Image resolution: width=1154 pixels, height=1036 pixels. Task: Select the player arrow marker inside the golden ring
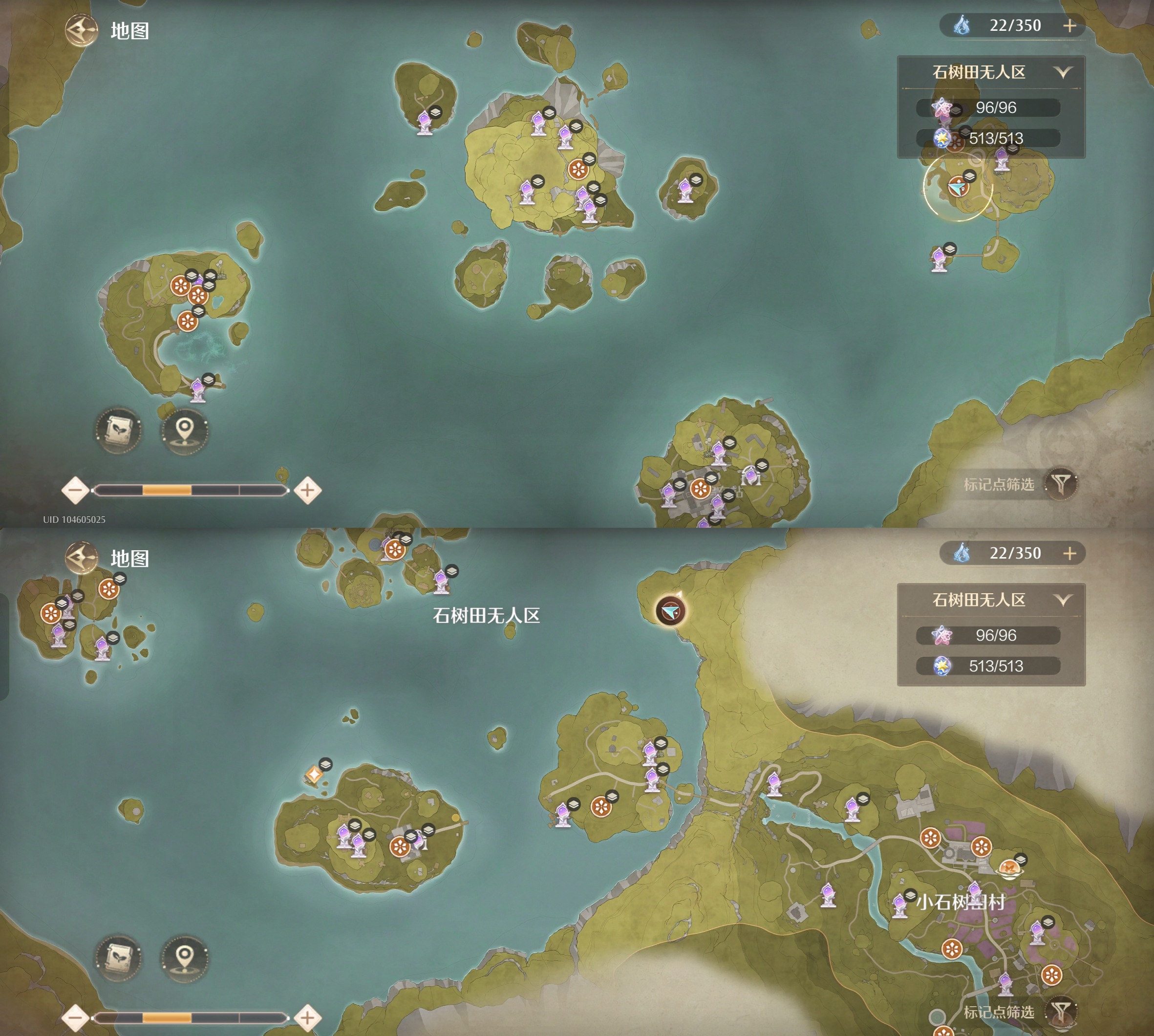point(958,187)
